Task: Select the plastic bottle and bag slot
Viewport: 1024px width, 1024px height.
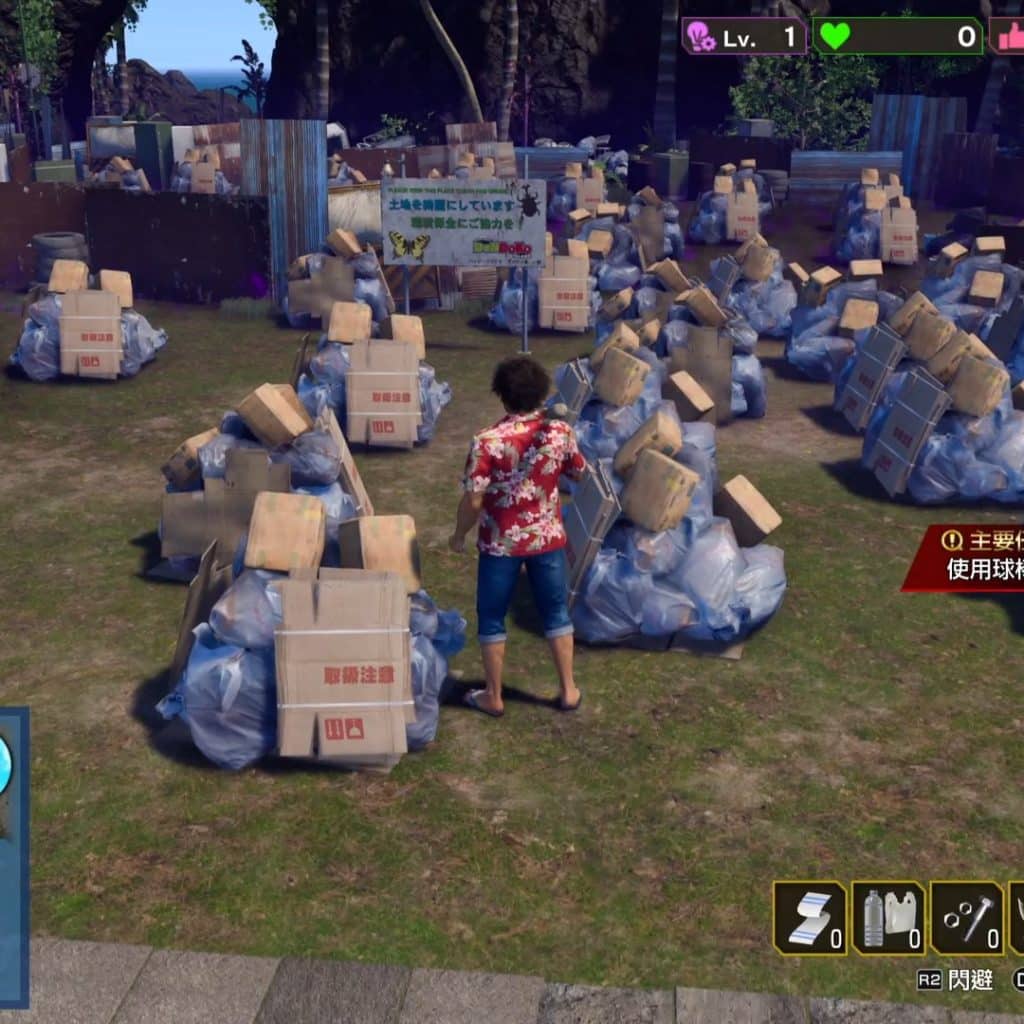Action: click(888, 917)
